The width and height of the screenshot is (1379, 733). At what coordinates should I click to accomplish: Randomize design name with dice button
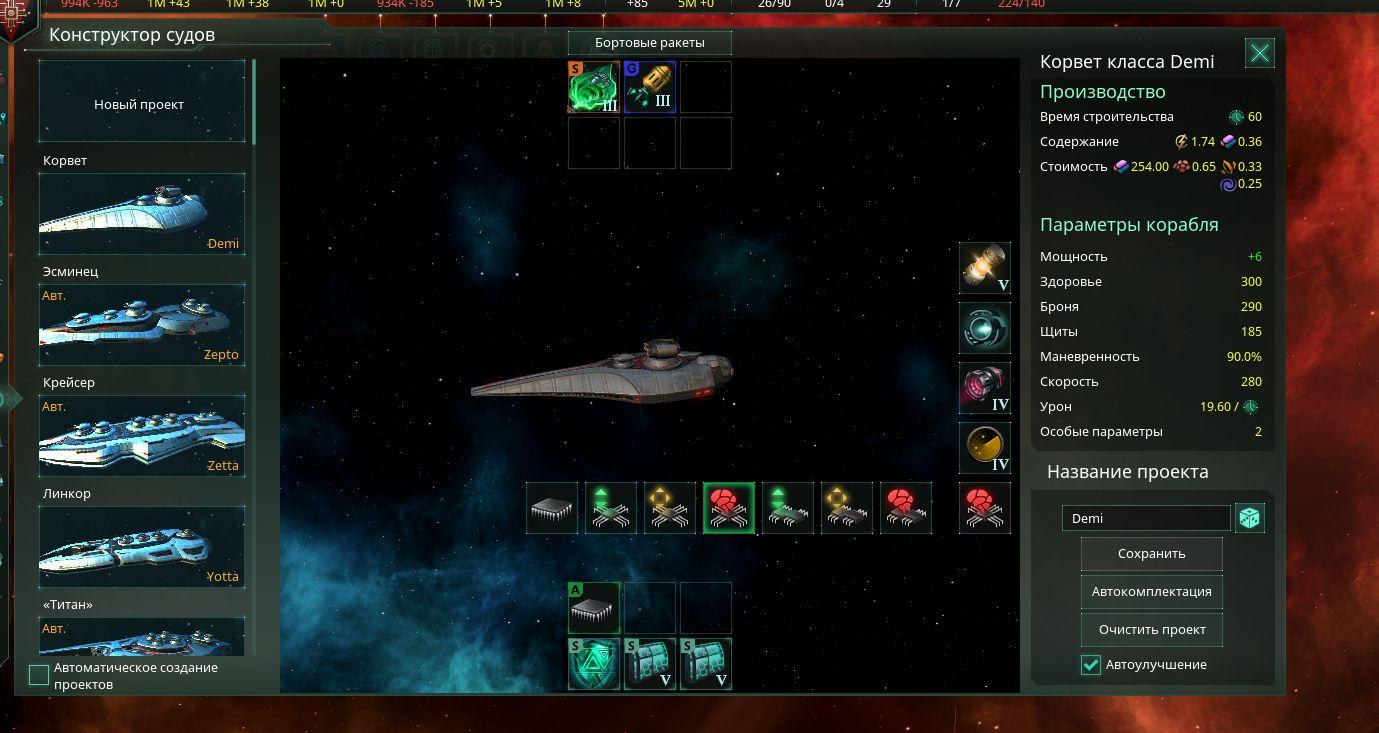(x=1250, y=518)
